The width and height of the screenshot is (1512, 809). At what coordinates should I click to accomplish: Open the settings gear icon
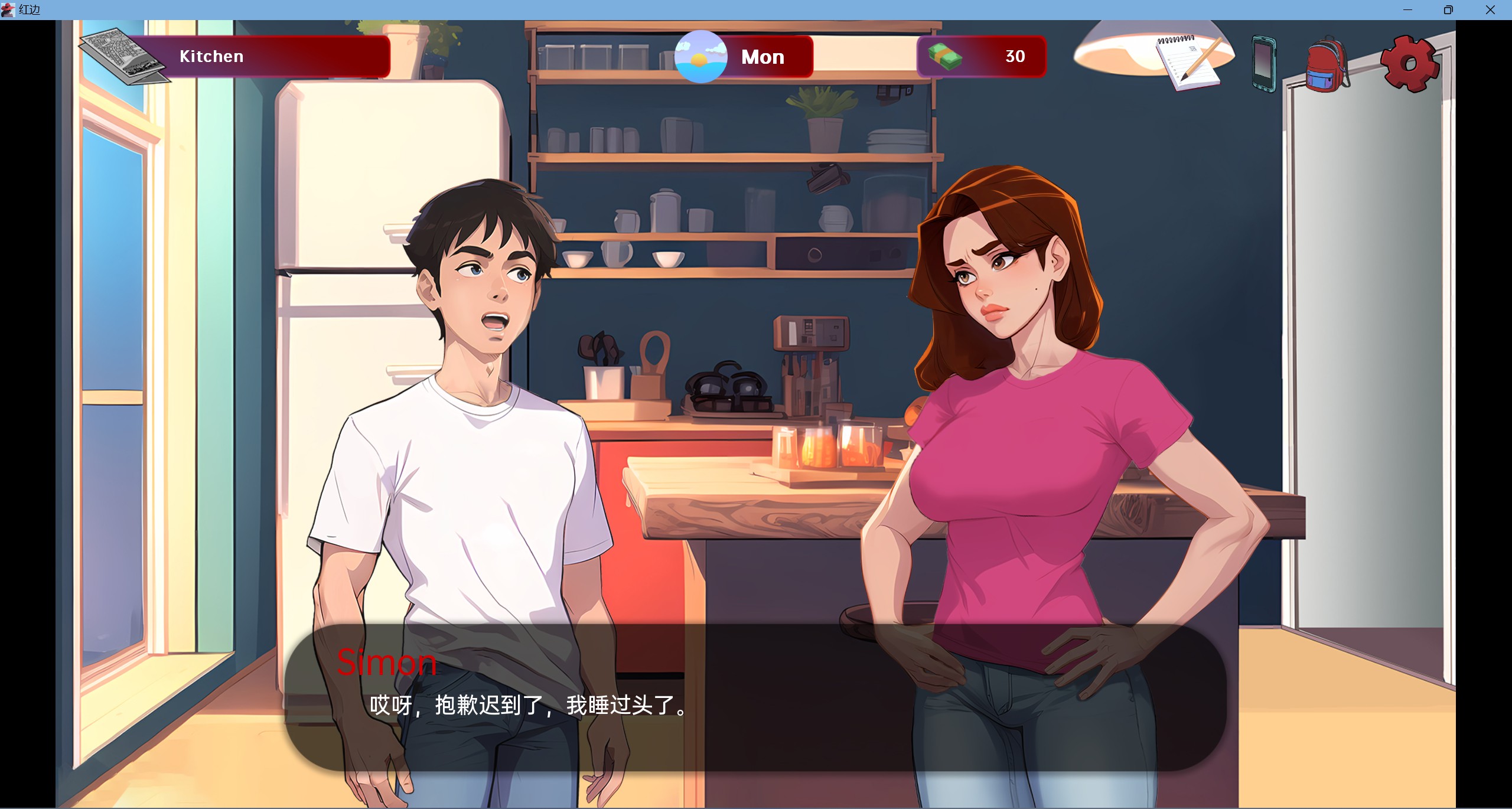1410,65
